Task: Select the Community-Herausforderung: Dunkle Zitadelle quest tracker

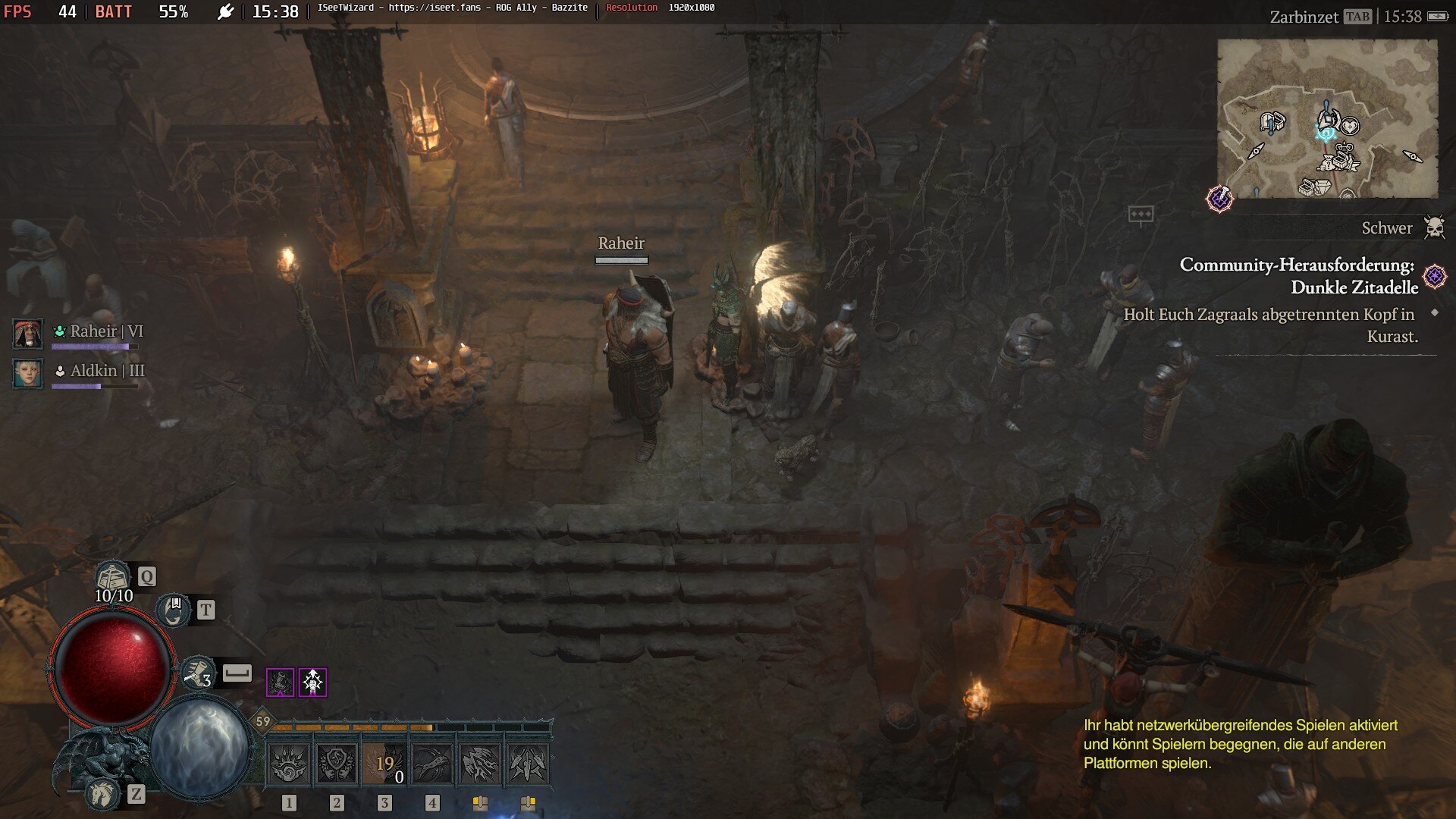Action: click(x=1298, y=276)
